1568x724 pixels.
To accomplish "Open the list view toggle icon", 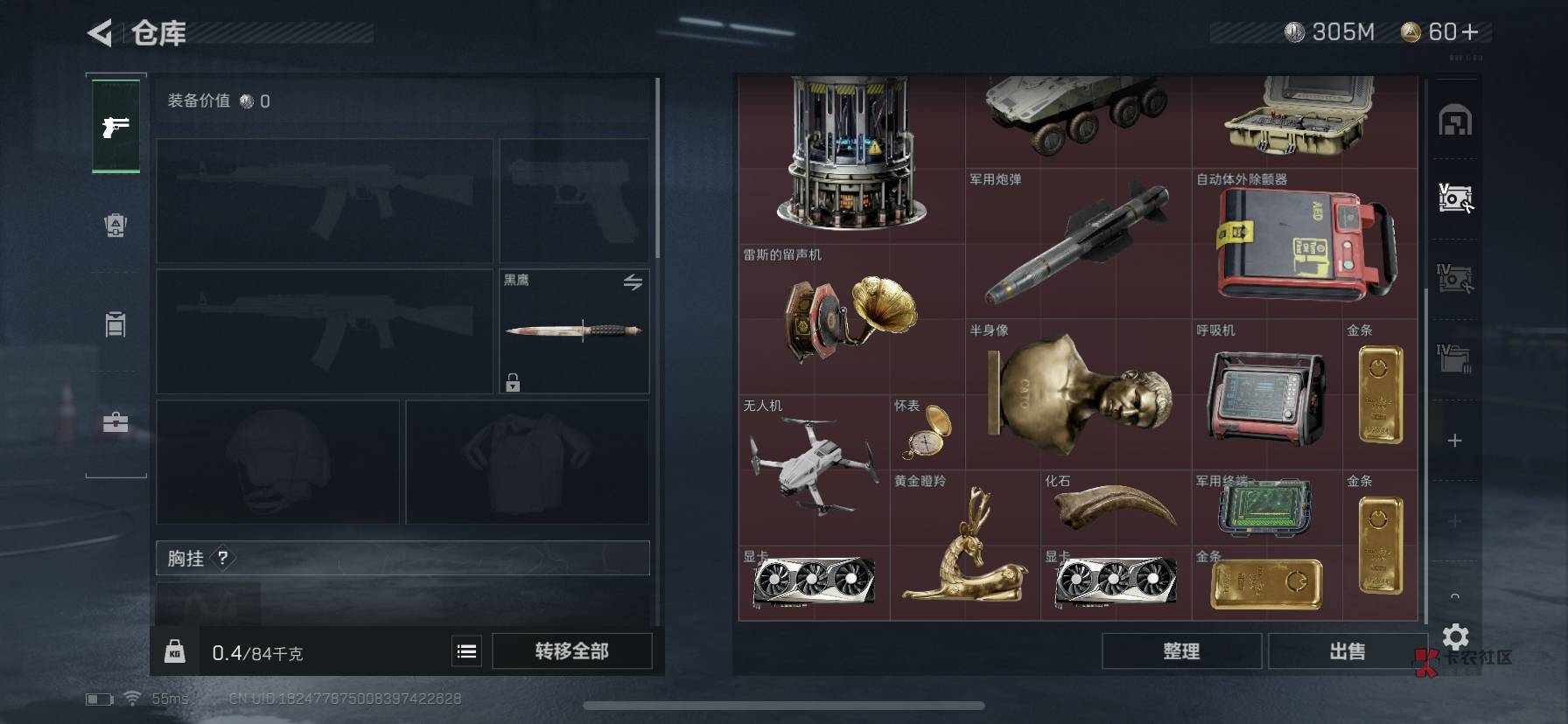I will click(467, 651).
